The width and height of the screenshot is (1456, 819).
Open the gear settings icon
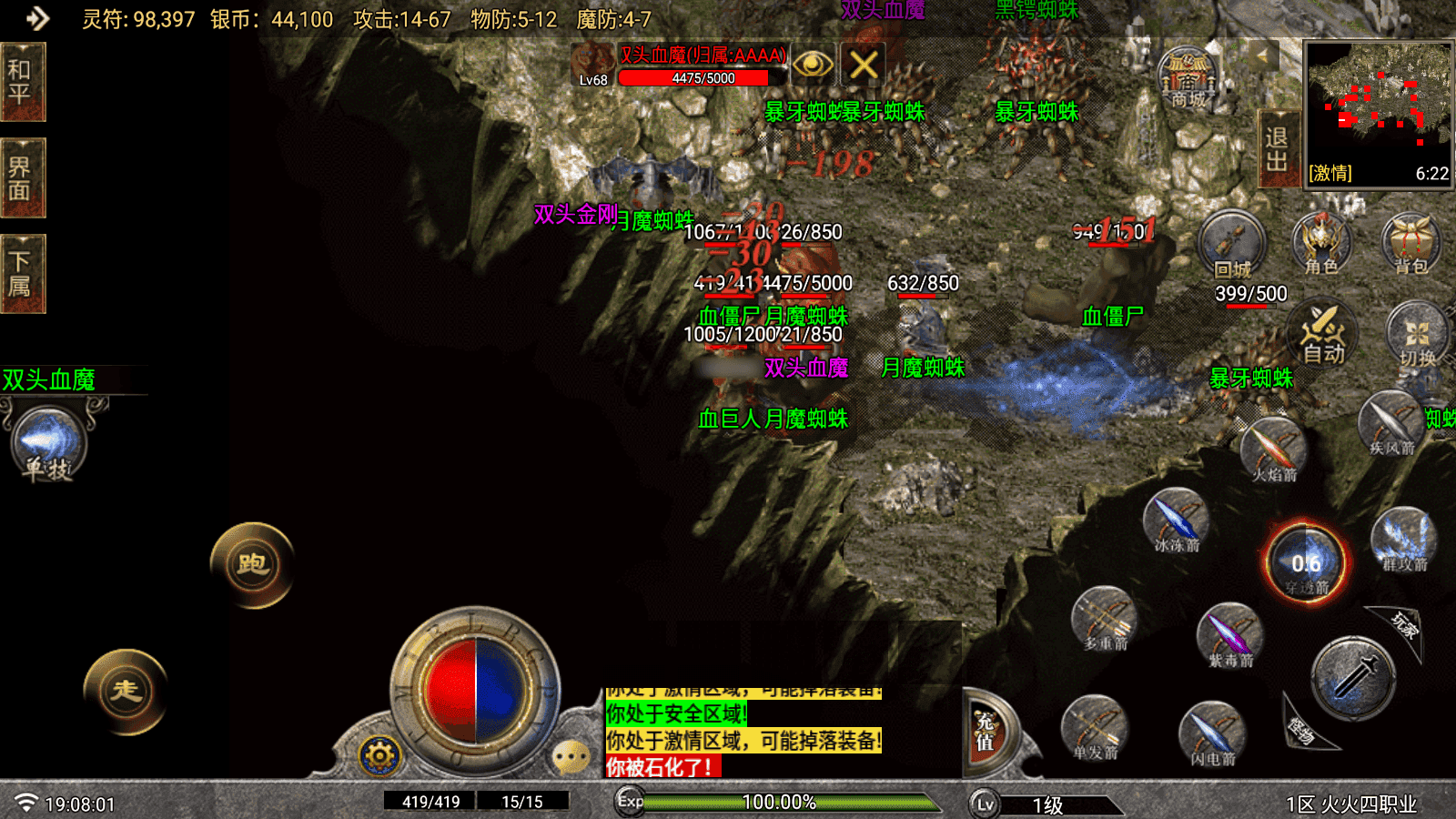(x=379, y=755)
